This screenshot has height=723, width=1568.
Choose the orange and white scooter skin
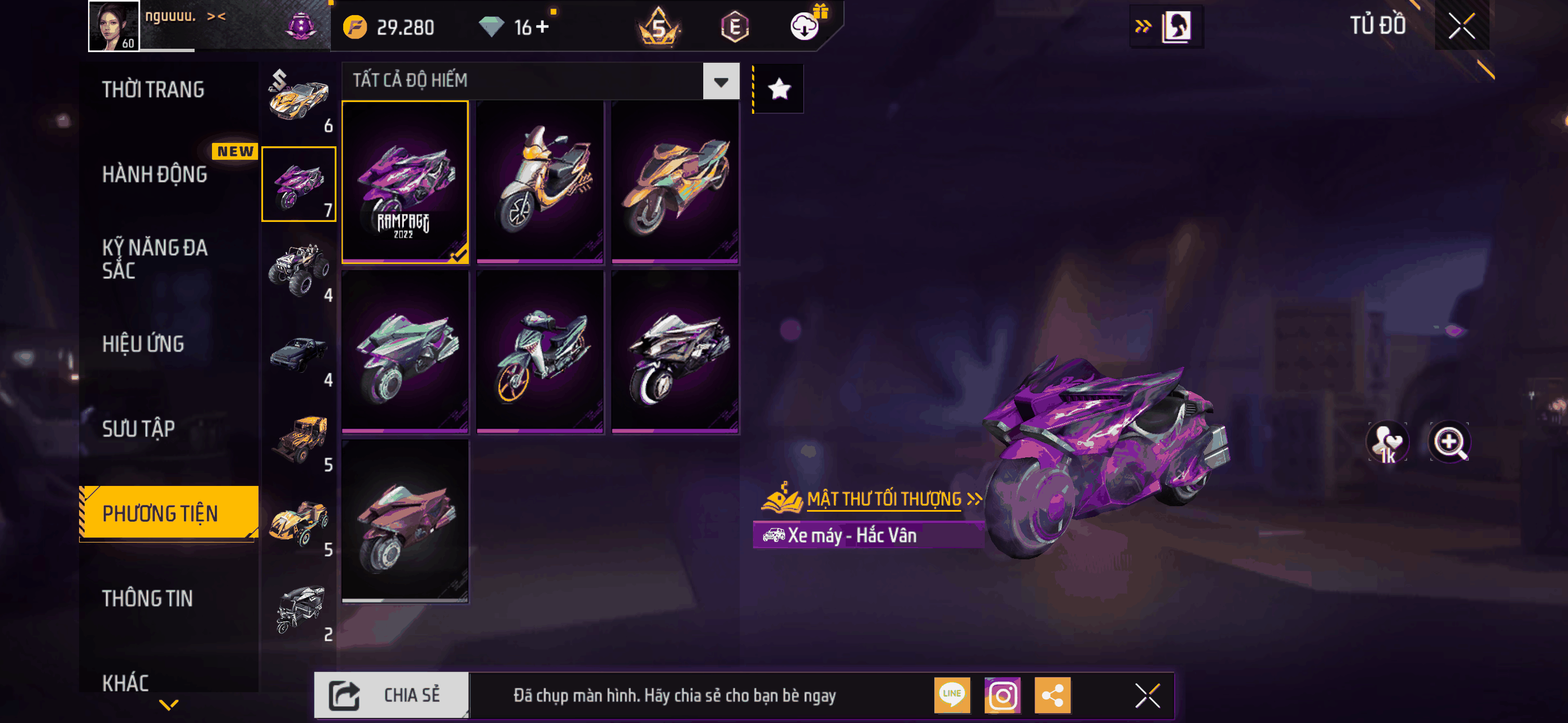(x=541, y=182)
